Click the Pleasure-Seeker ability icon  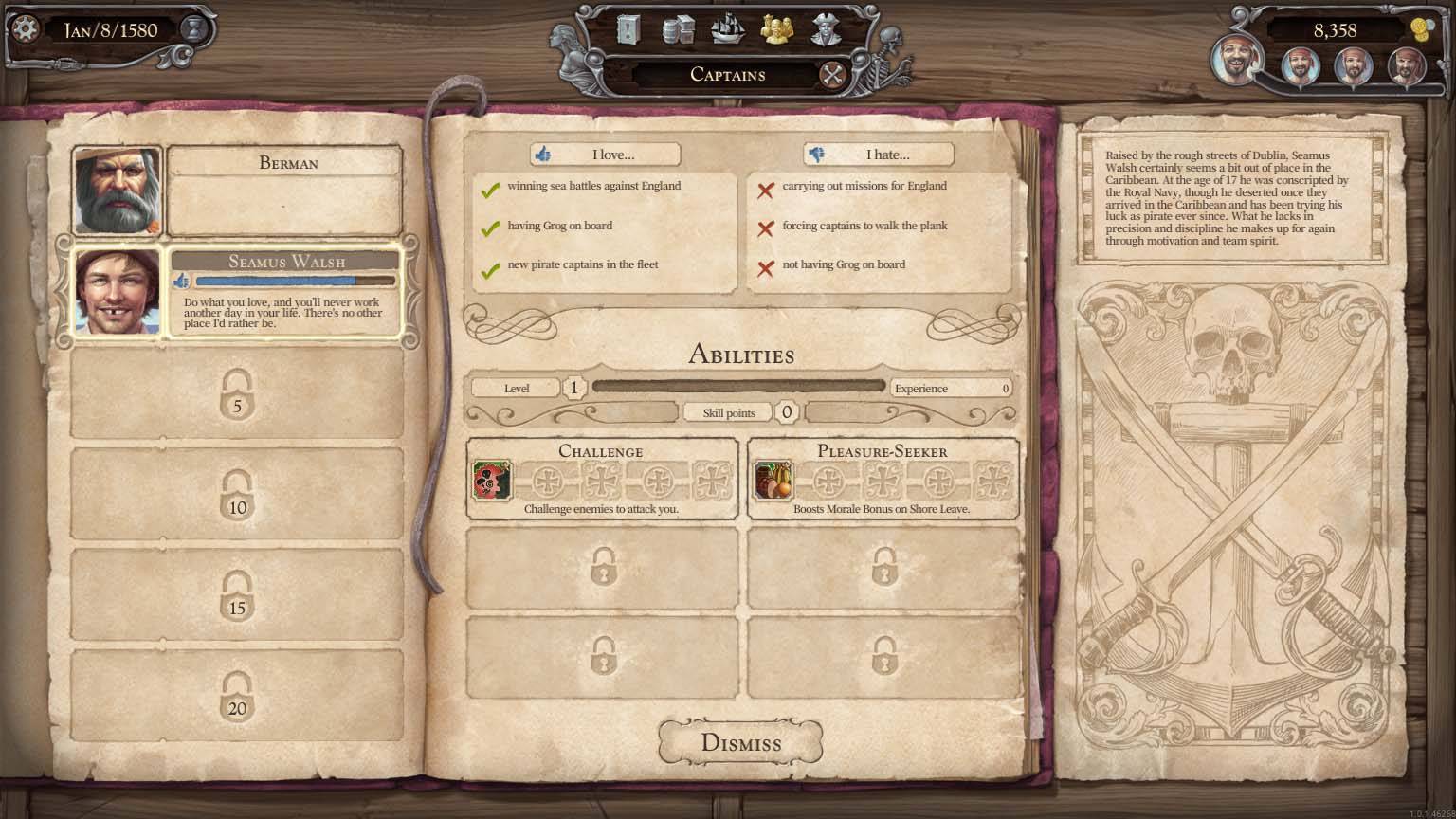(x=773, y=480)
